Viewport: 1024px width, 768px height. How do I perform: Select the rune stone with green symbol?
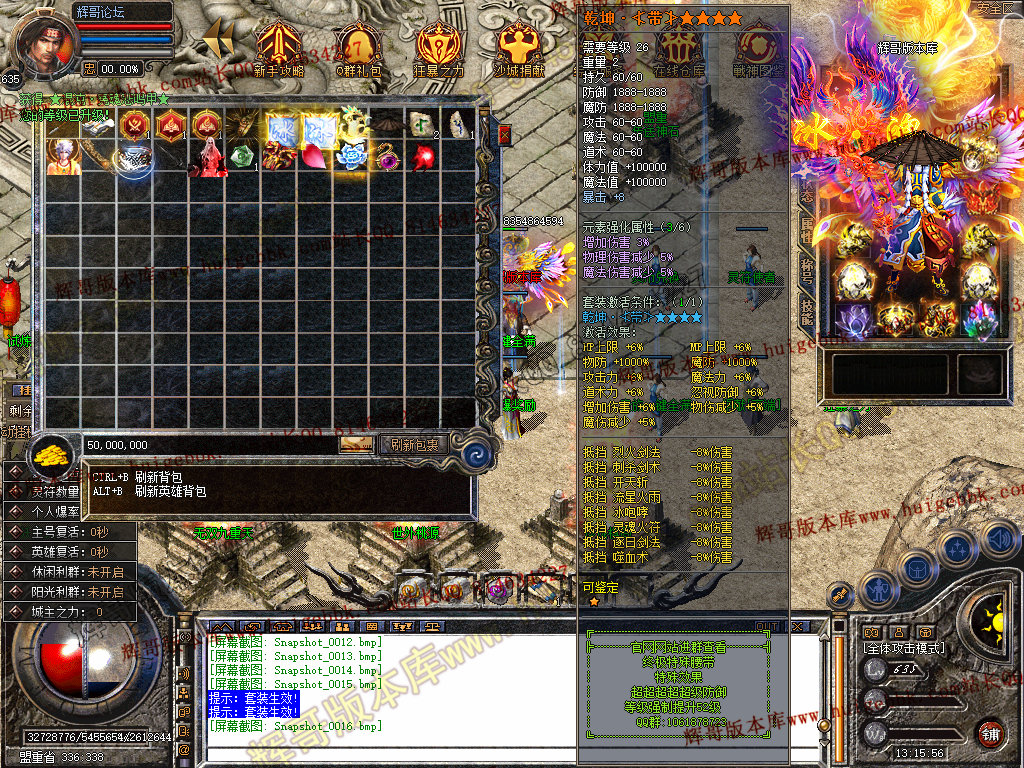point(421,123)
